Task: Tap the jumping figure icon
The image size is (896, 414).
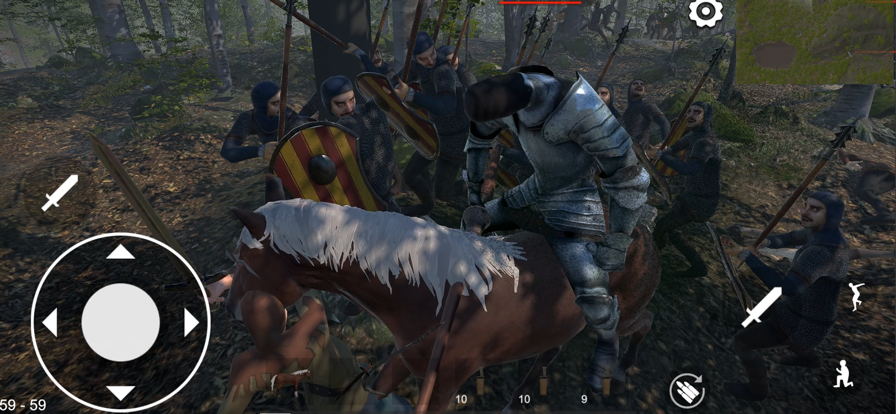Action: coord(856,296)
